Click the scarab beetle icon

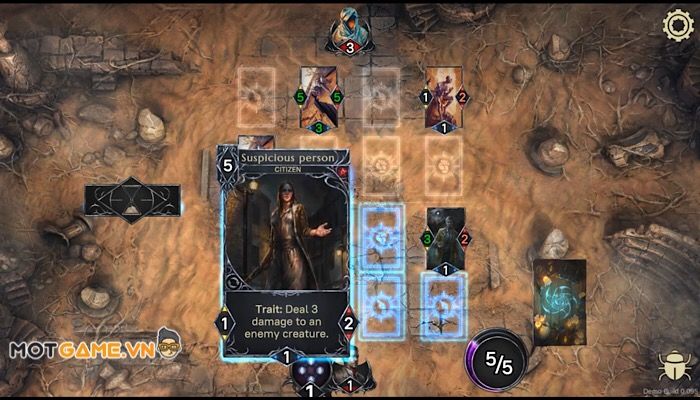tap(672, 366)
